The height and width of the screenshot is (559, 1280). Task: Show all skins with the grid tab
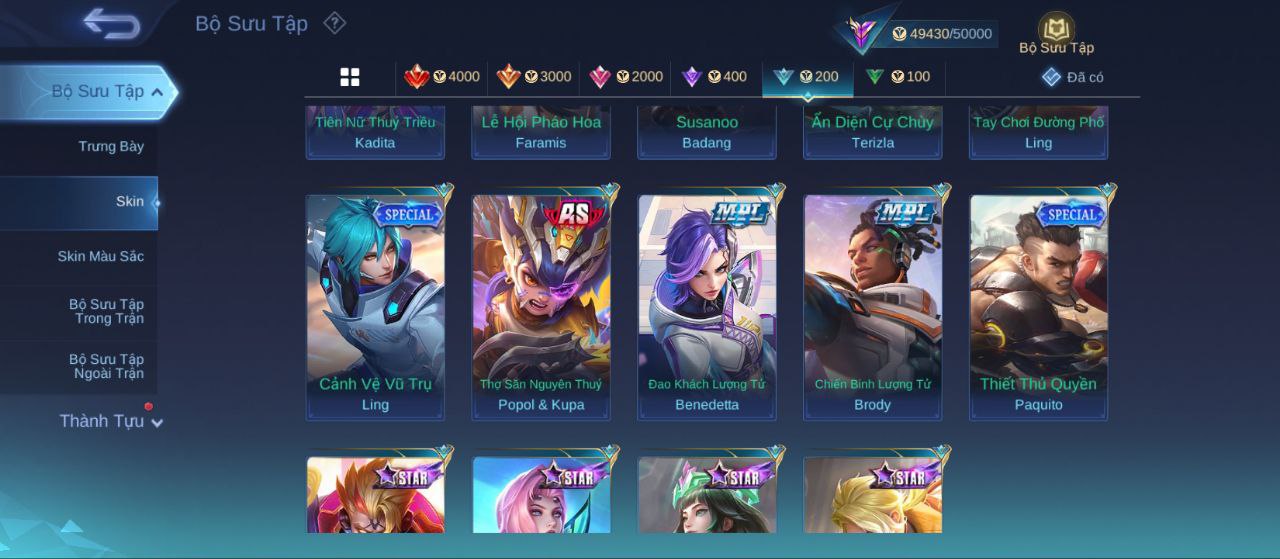click(350, 77)
